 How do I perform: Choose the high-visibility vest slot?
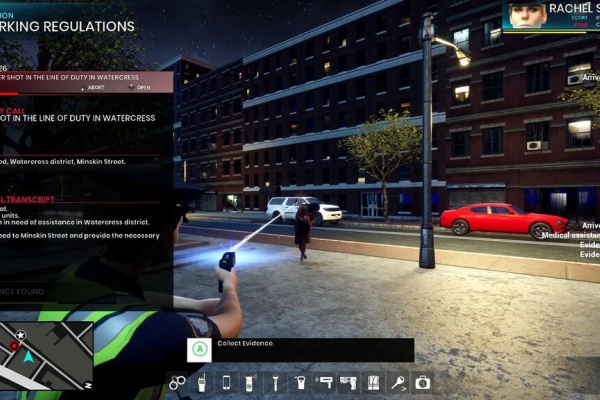tap(373, 382)
